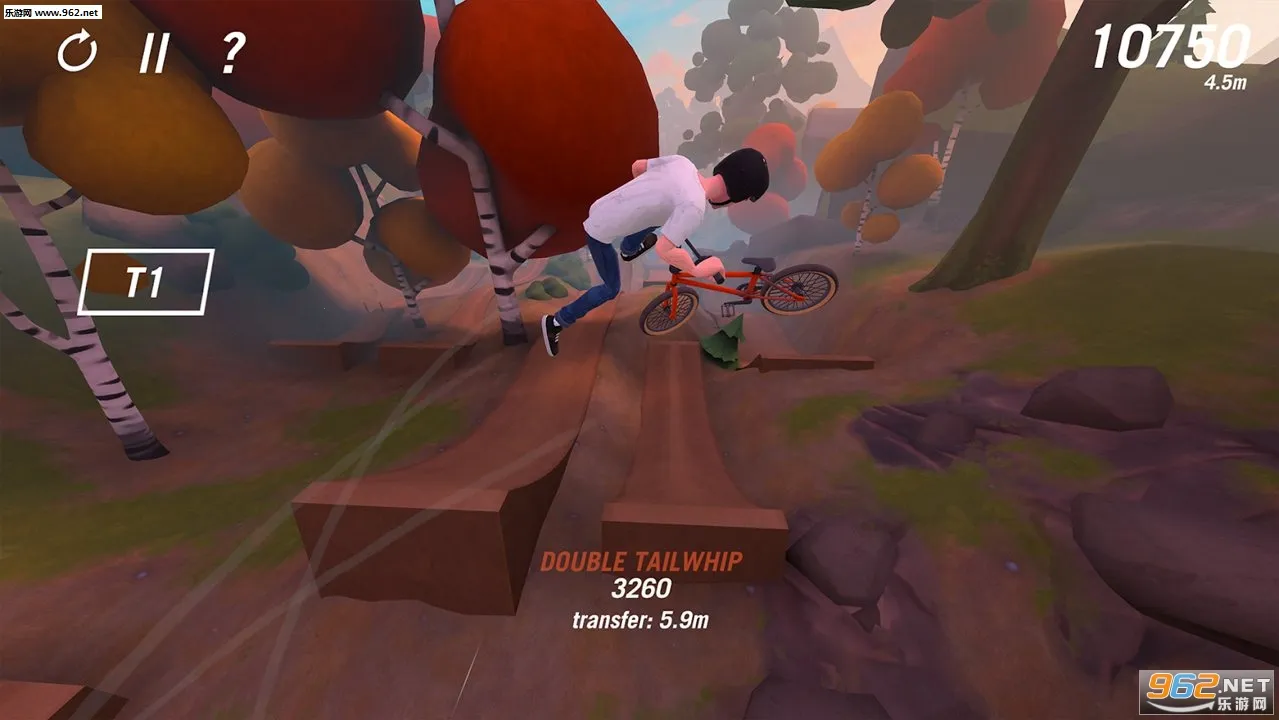Restart the run with the circular arrow

(x=77, y=51)
